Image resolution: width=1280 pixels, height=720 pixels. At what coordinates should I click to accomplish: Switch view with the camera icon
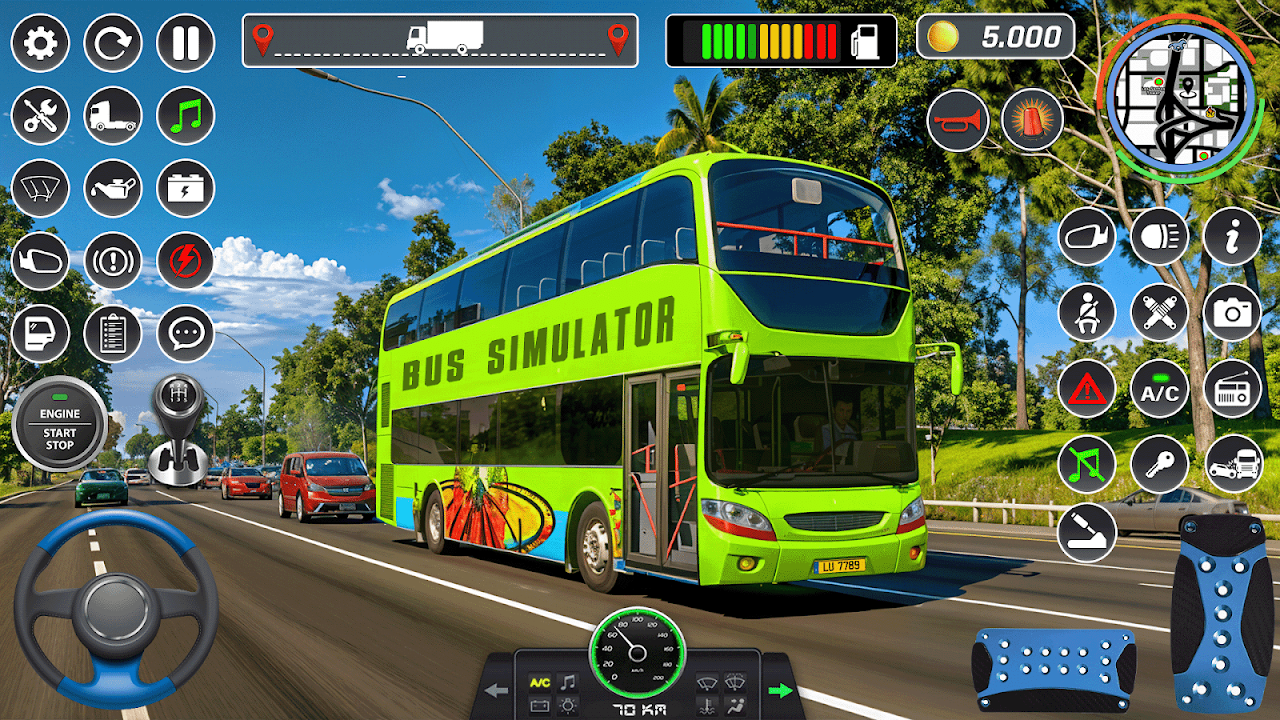click(x=1232, y=312)
